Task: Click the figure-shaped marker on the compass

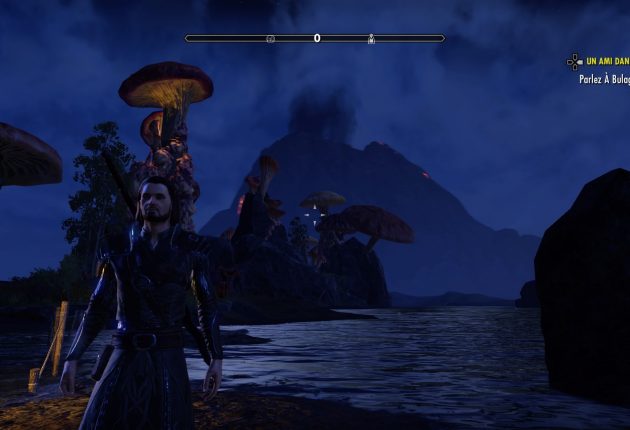Action: click(371, 39)
